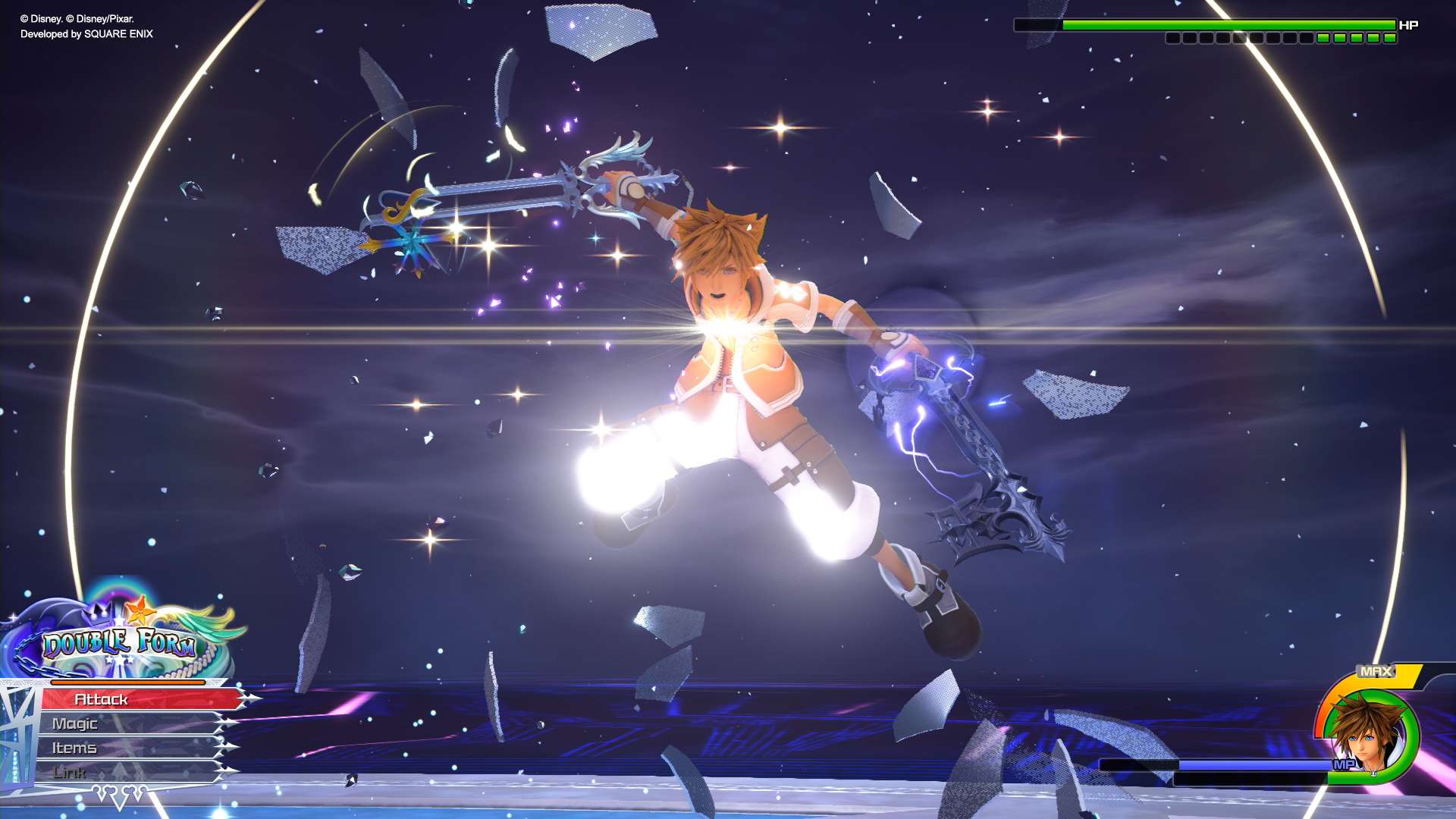Screen dimensions: 1456x819
Task: Expand the Magic command arrow
Action: point(227,723)
